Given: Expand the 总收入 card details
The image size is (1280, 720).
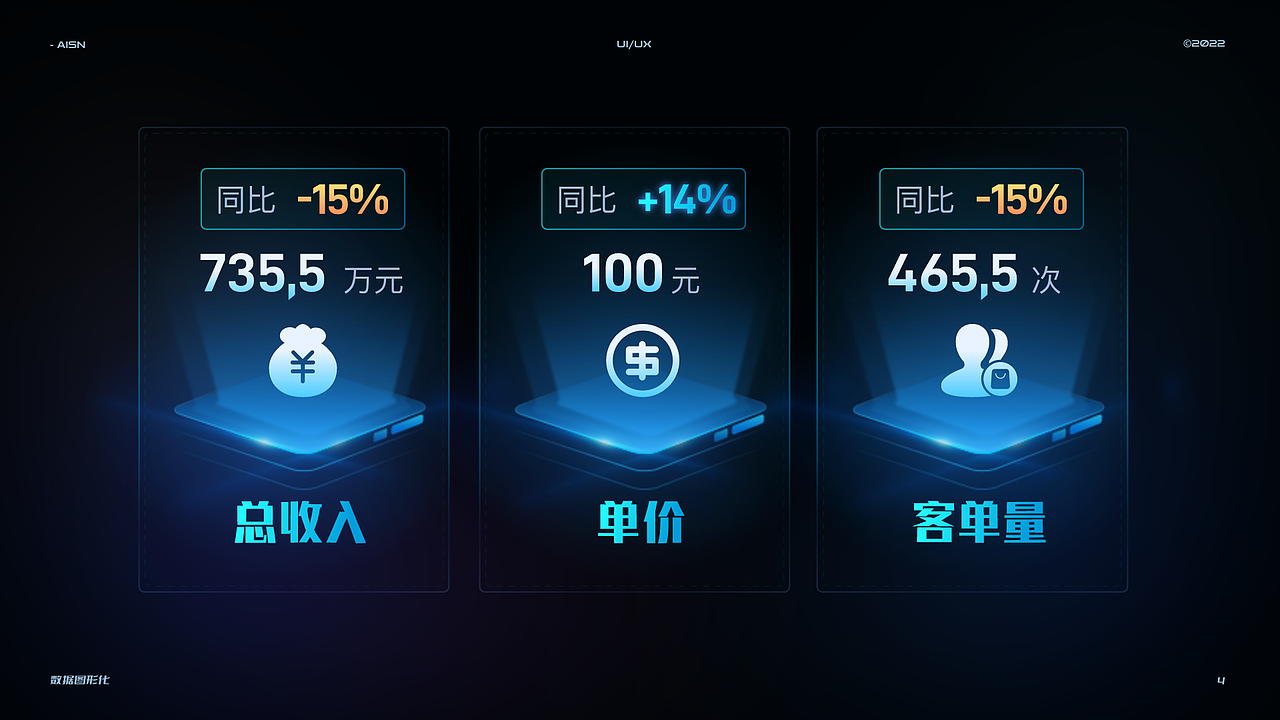Looking at the screenshot, I should coord(293,358).
